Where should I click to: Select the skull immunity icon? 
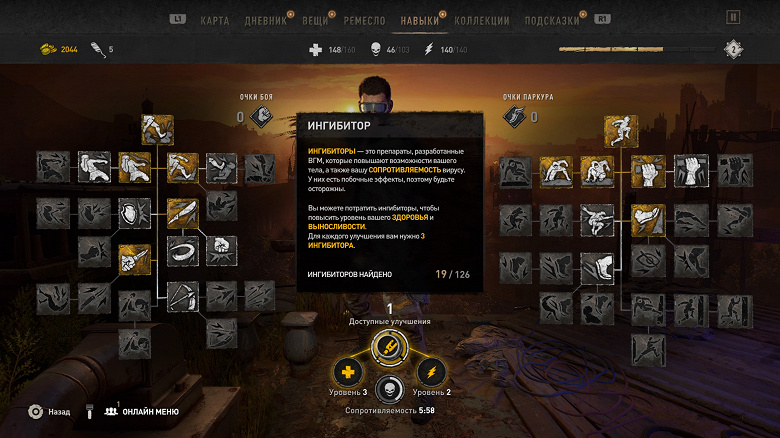click(x=390, y=390)
